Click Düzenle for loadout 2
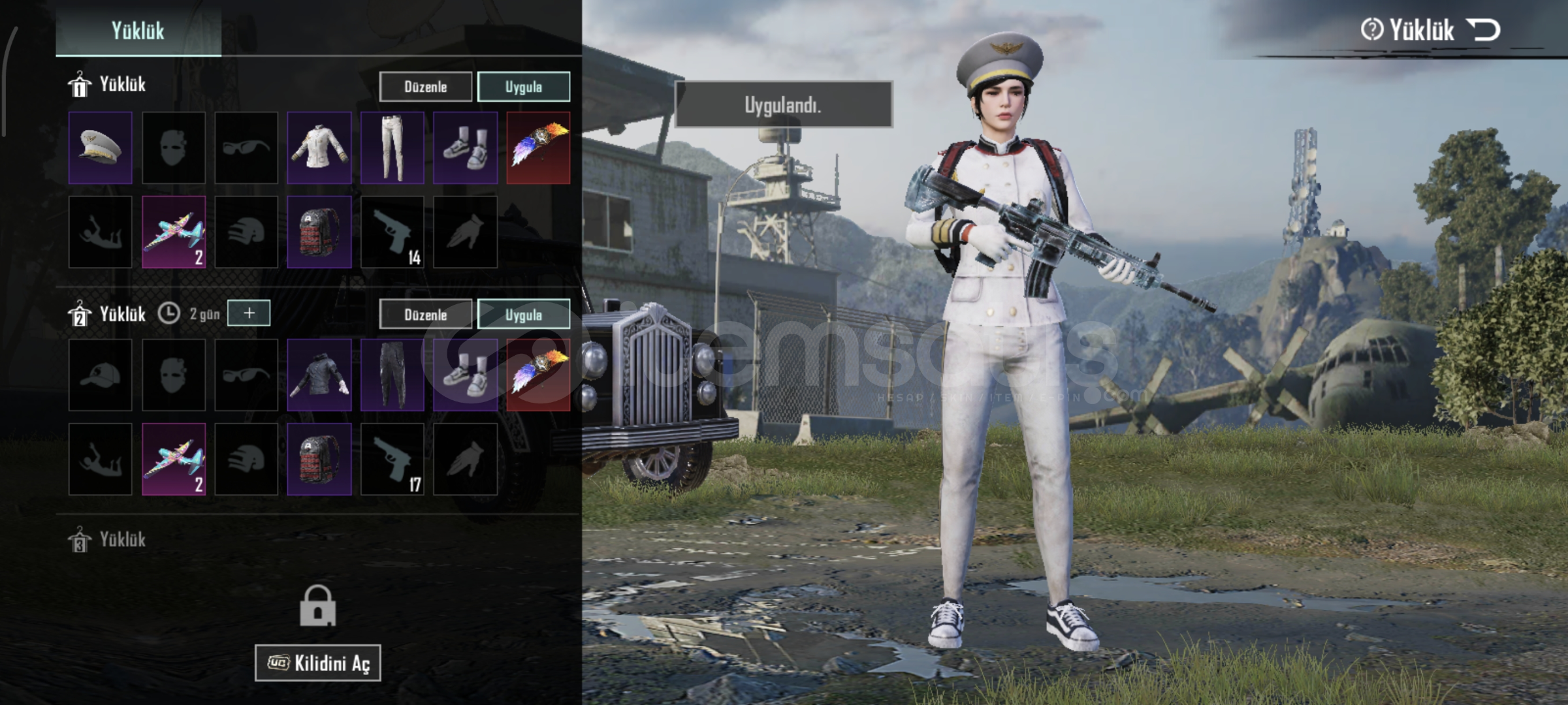This screenshot has width=1568, height=705. coord(425,315)
